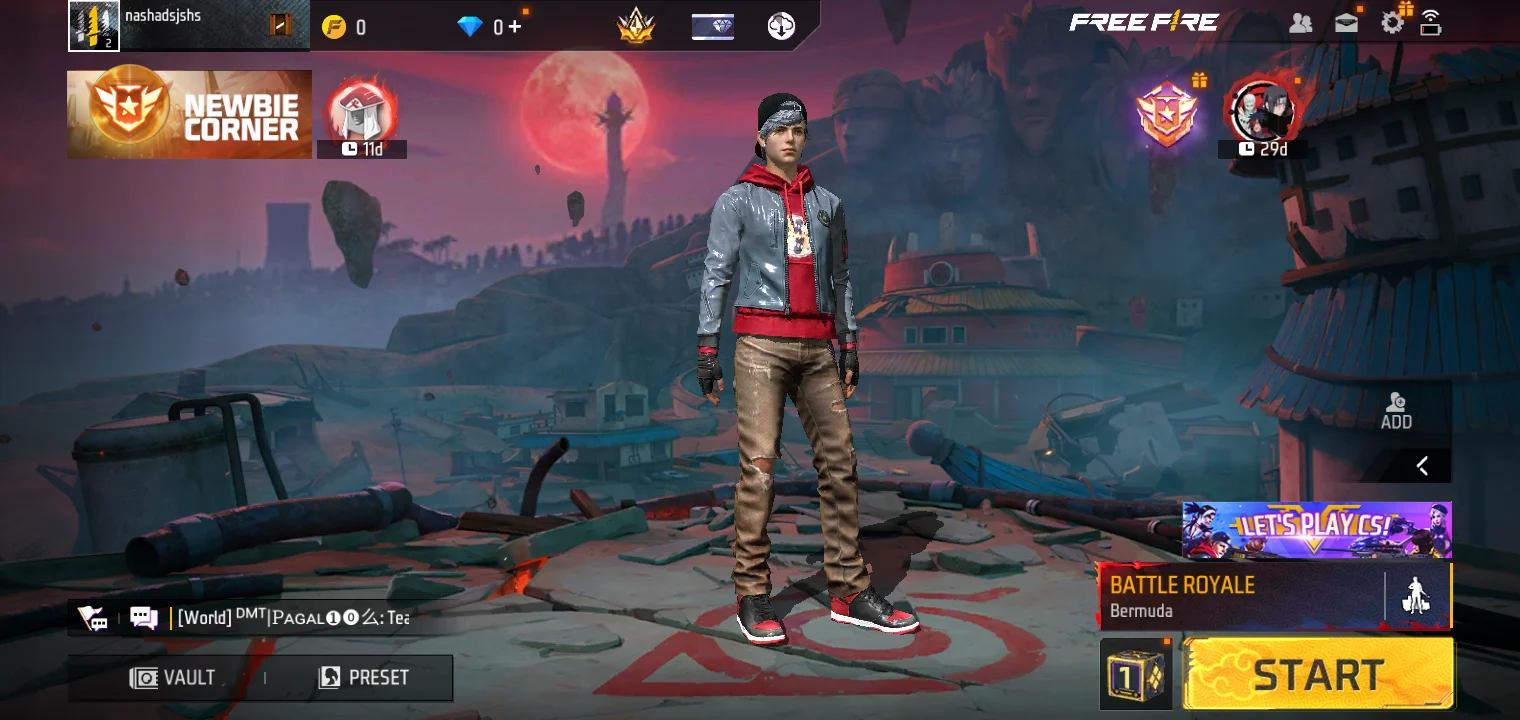Open the friends list icon

point(1300,23)
